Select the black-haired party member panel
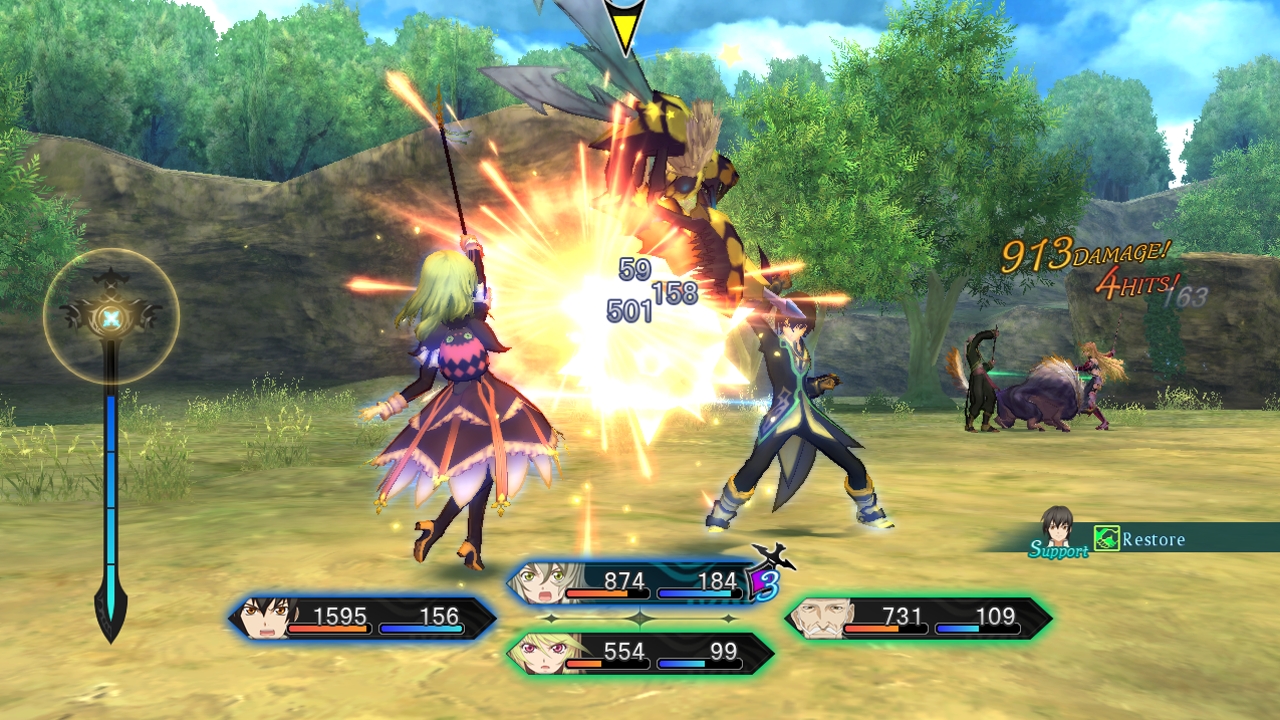 (362, 618)
